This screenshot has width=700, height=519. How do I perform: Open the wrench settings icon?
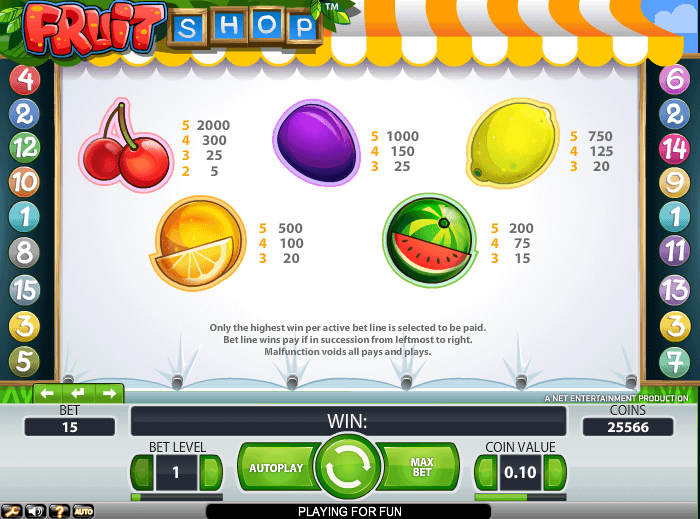(x=10, y=511)
